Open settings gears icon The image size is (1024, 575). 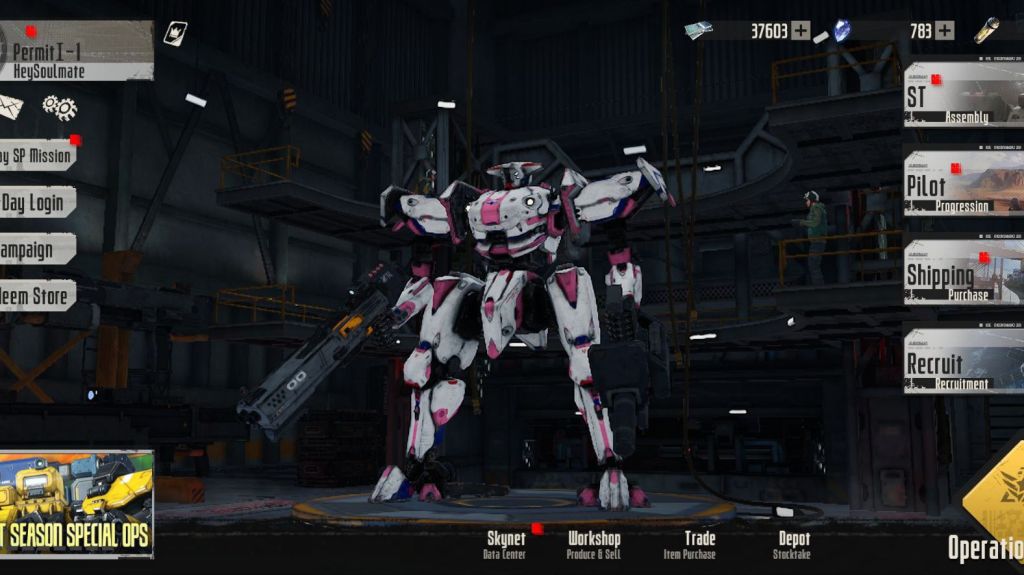coord(59,107)
